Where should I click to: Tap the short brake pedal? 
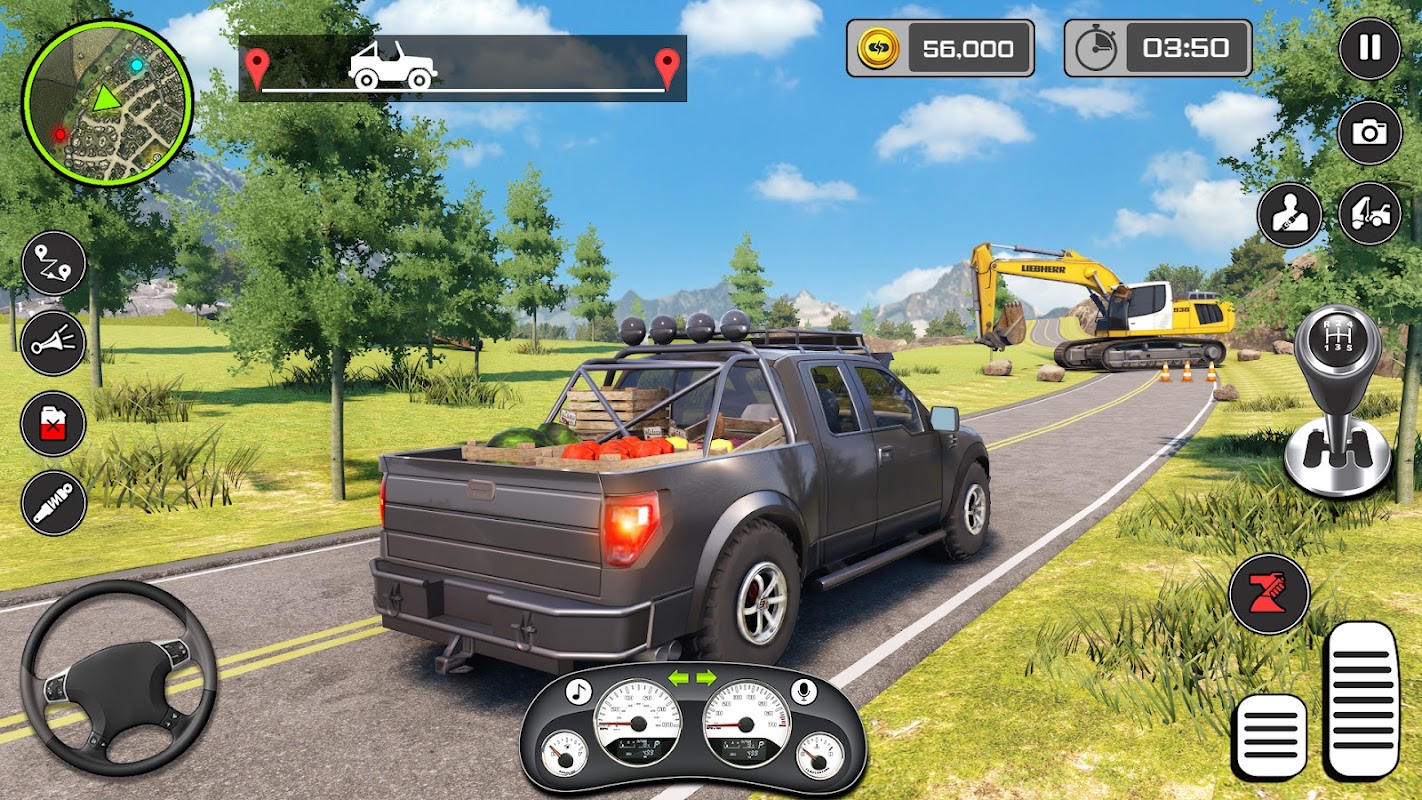(1269, 737)
